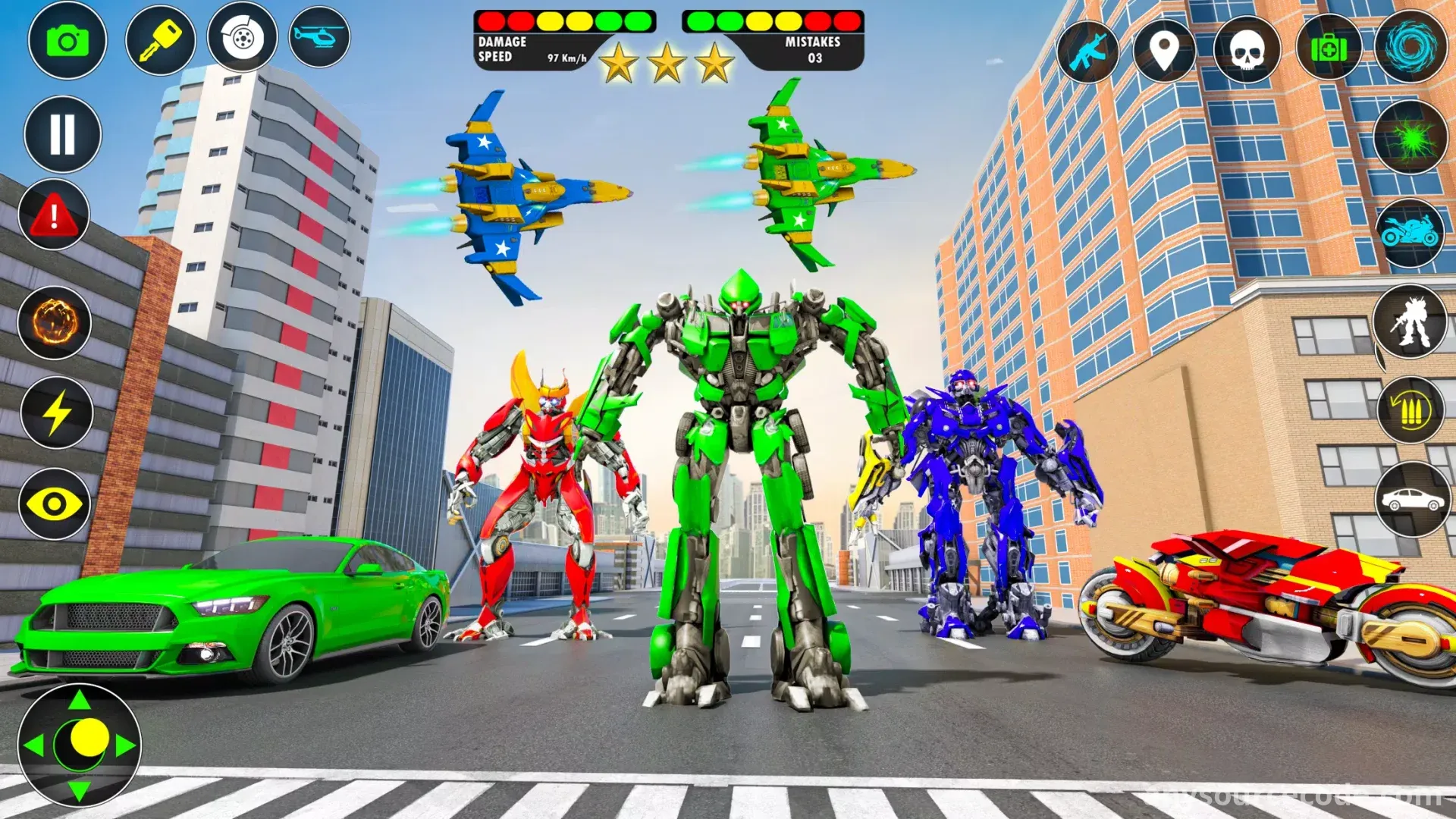Activate the blue vortex ability

(x=1410, y=46)
